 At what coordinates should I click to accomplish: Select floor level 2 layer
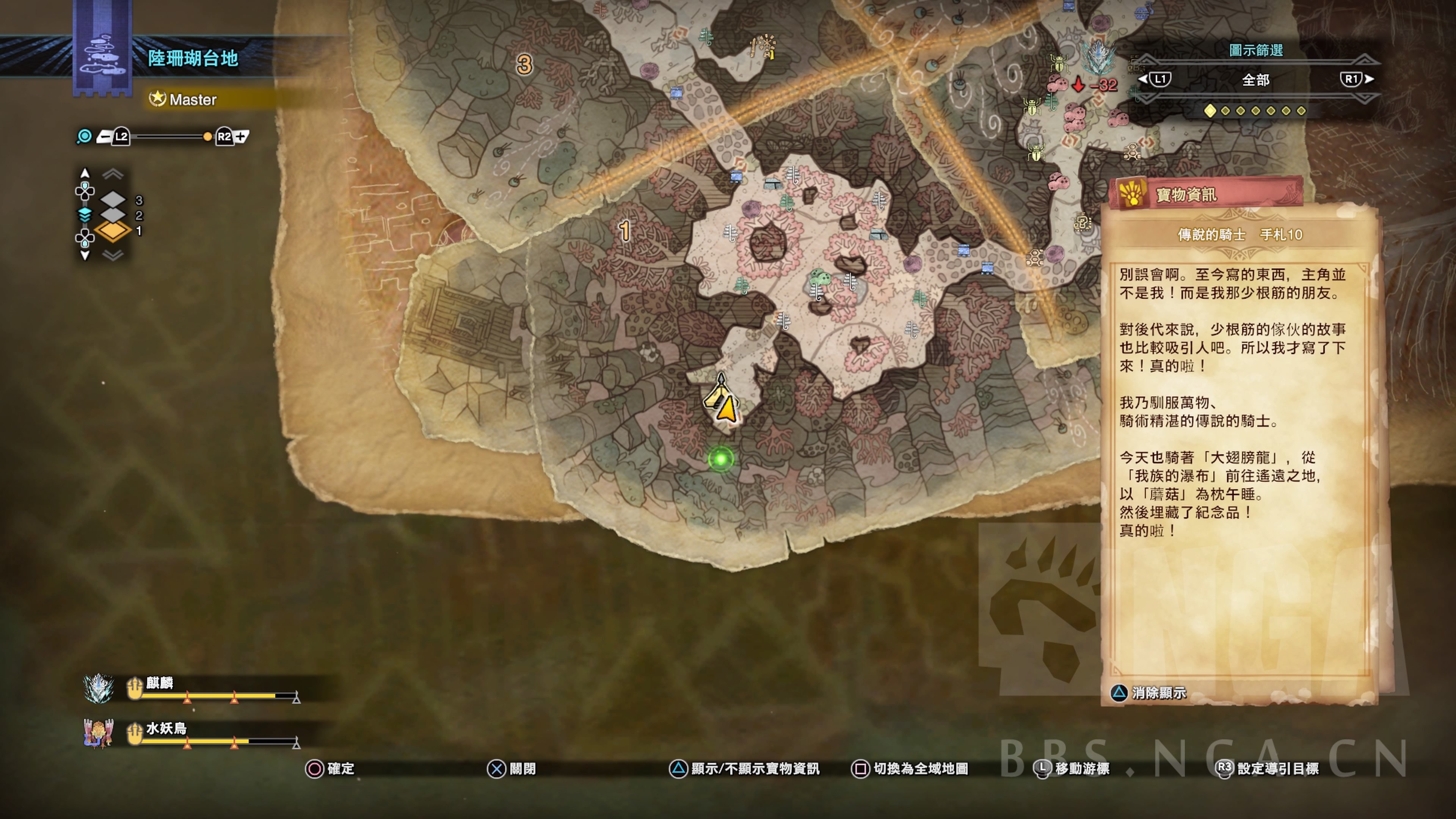coord(113,215)
